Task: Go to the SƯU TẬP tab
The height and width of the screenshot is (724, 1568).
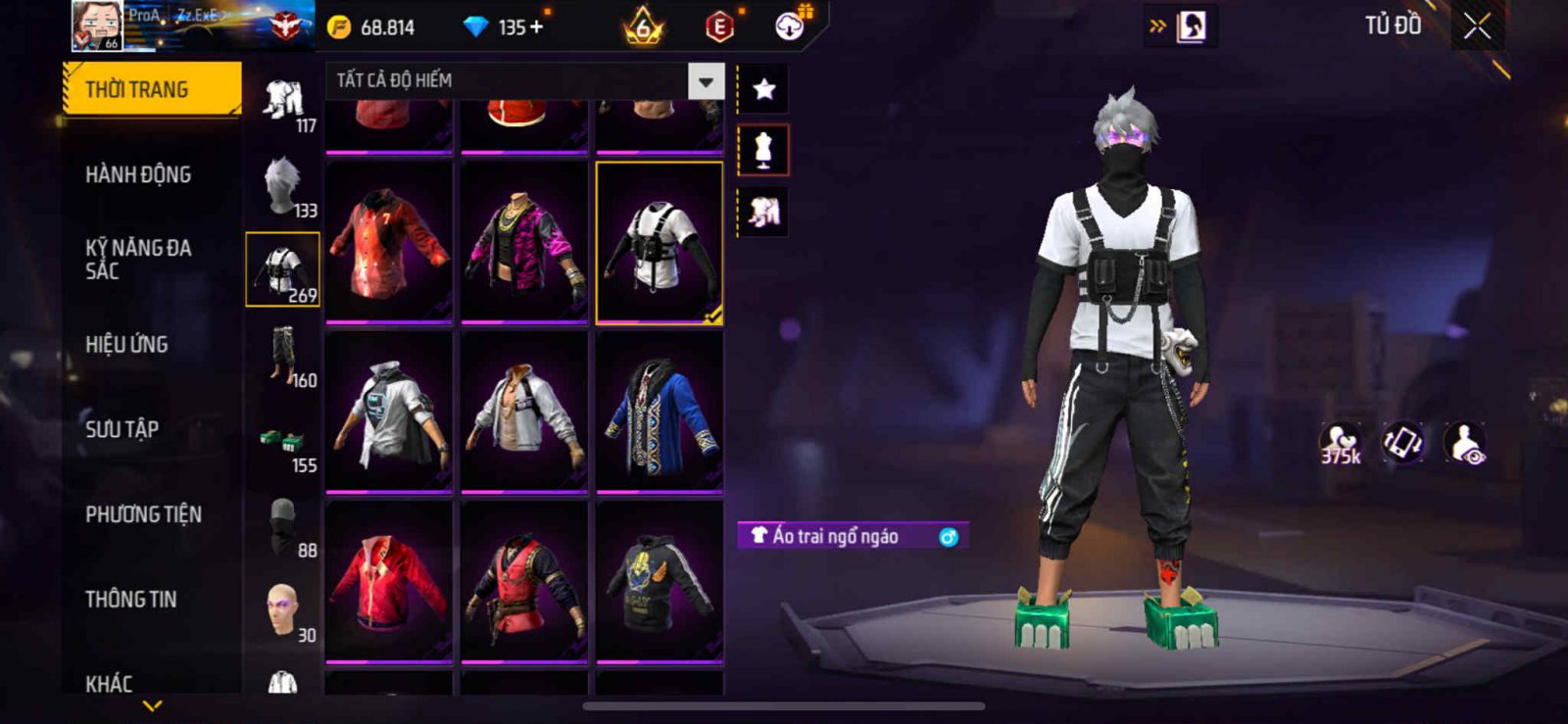Action: [x=122, y=429]
